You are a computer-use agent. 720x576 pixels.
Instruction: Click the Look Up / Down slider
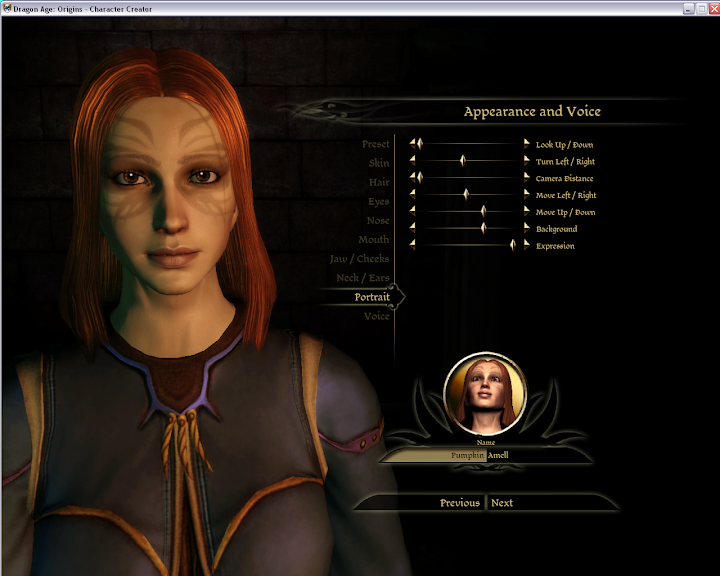pos(470,144)
